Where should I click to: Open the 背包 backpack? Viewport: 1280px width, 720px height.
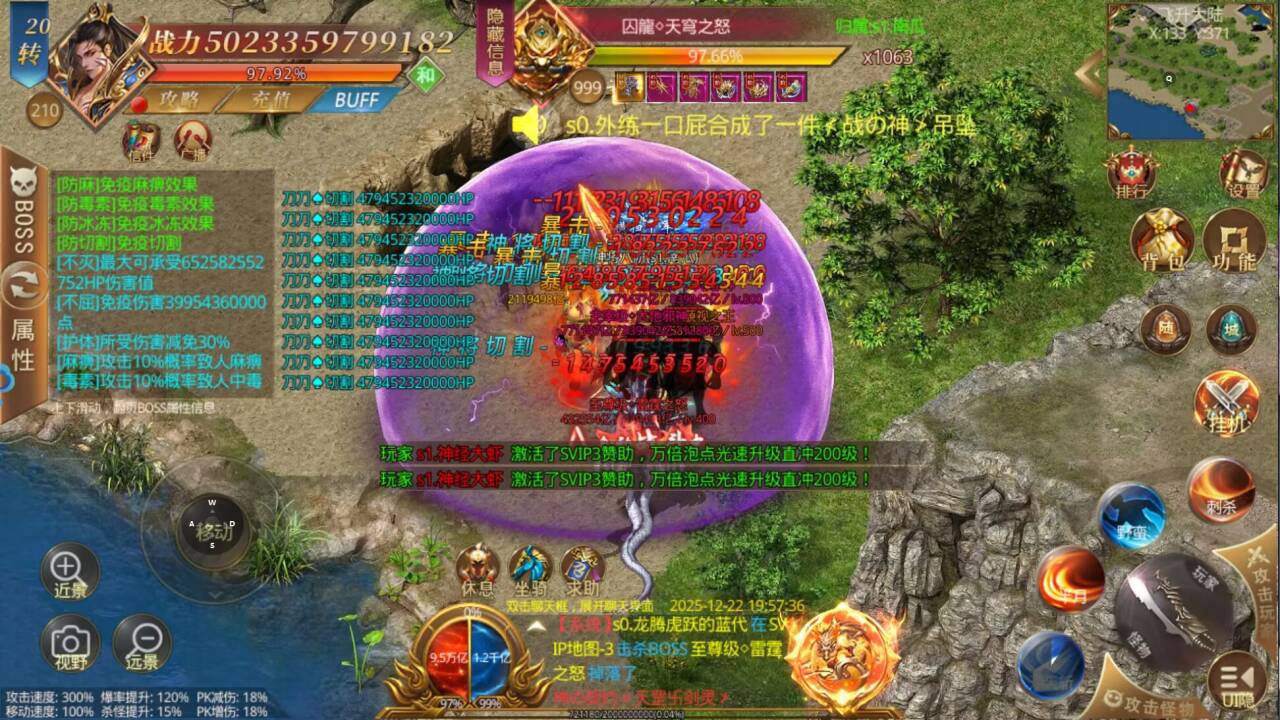[x=1161, y=240]
